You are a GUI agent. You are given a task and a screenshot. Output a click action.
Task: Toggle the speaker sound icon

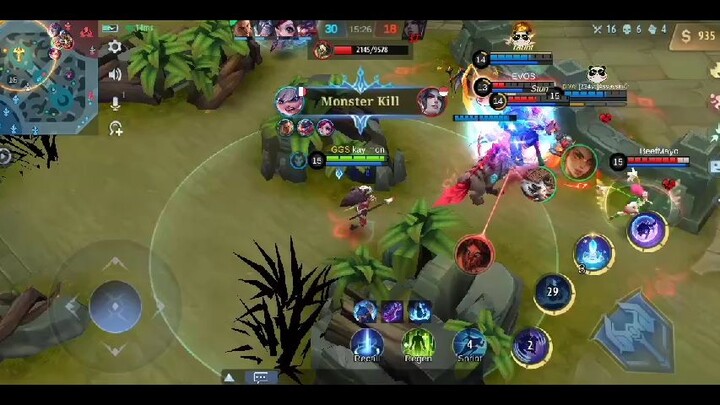(x=115, y=74)
